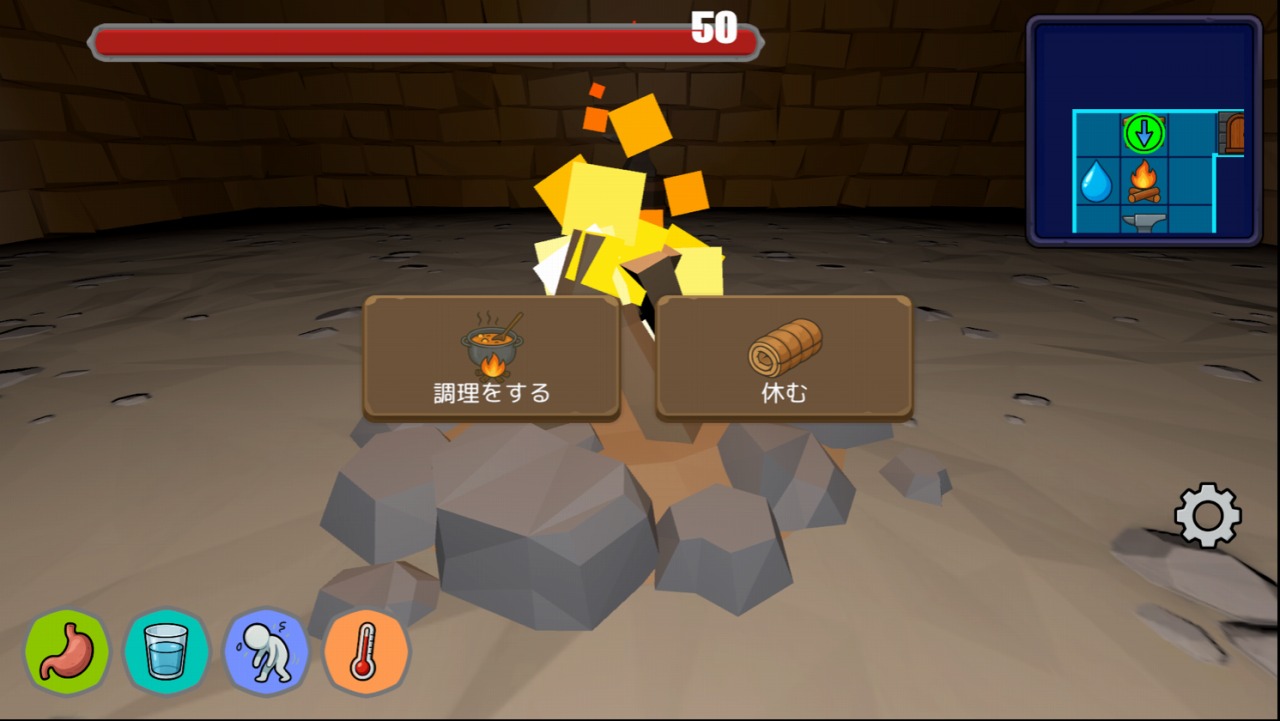1280x721 pixels.
Task: Click the anvil marker on the minimap
Action: tap(1144, 223)
